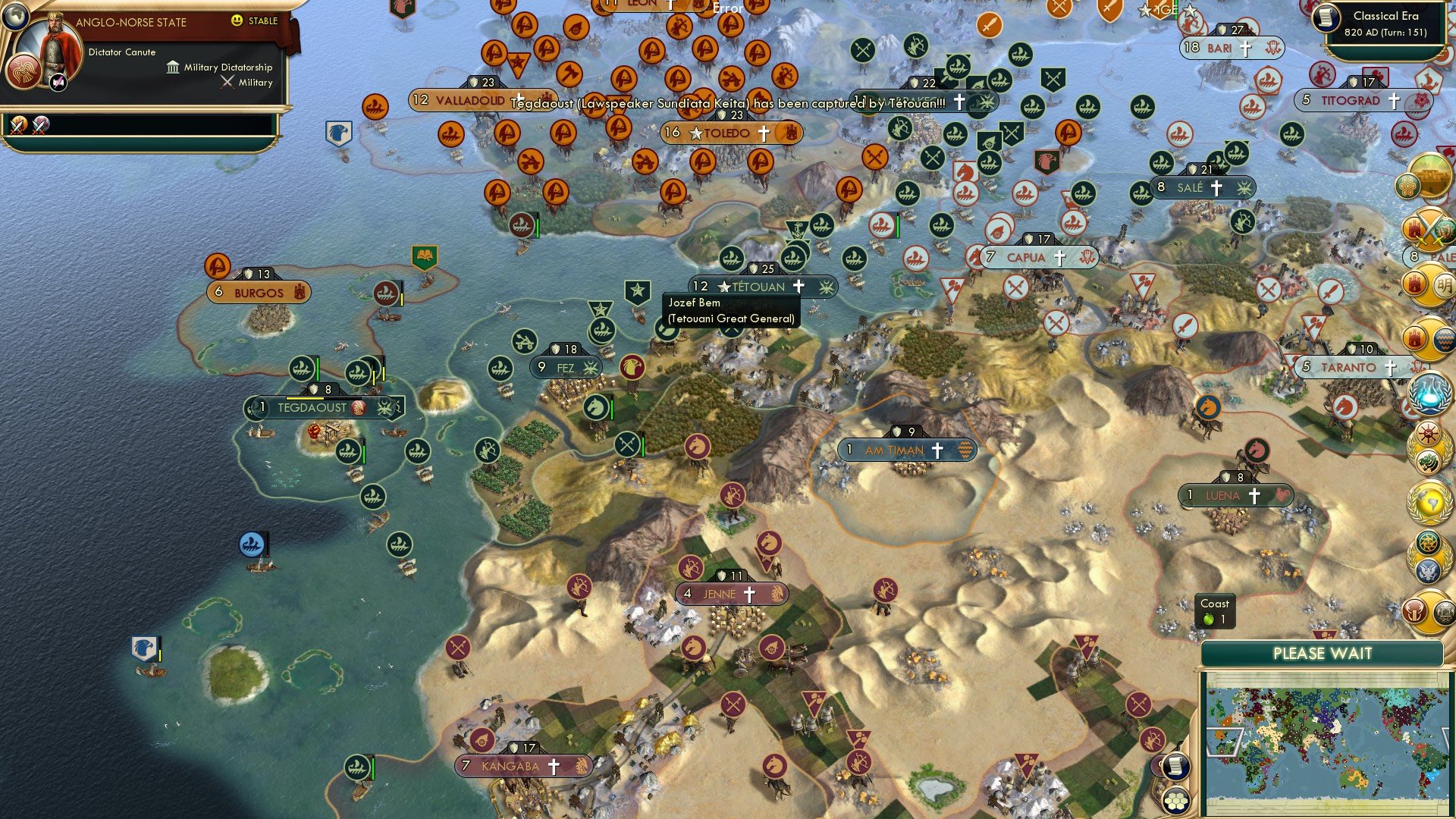Click the STABLE smiley happiness indicator

[x=236, y=20]
